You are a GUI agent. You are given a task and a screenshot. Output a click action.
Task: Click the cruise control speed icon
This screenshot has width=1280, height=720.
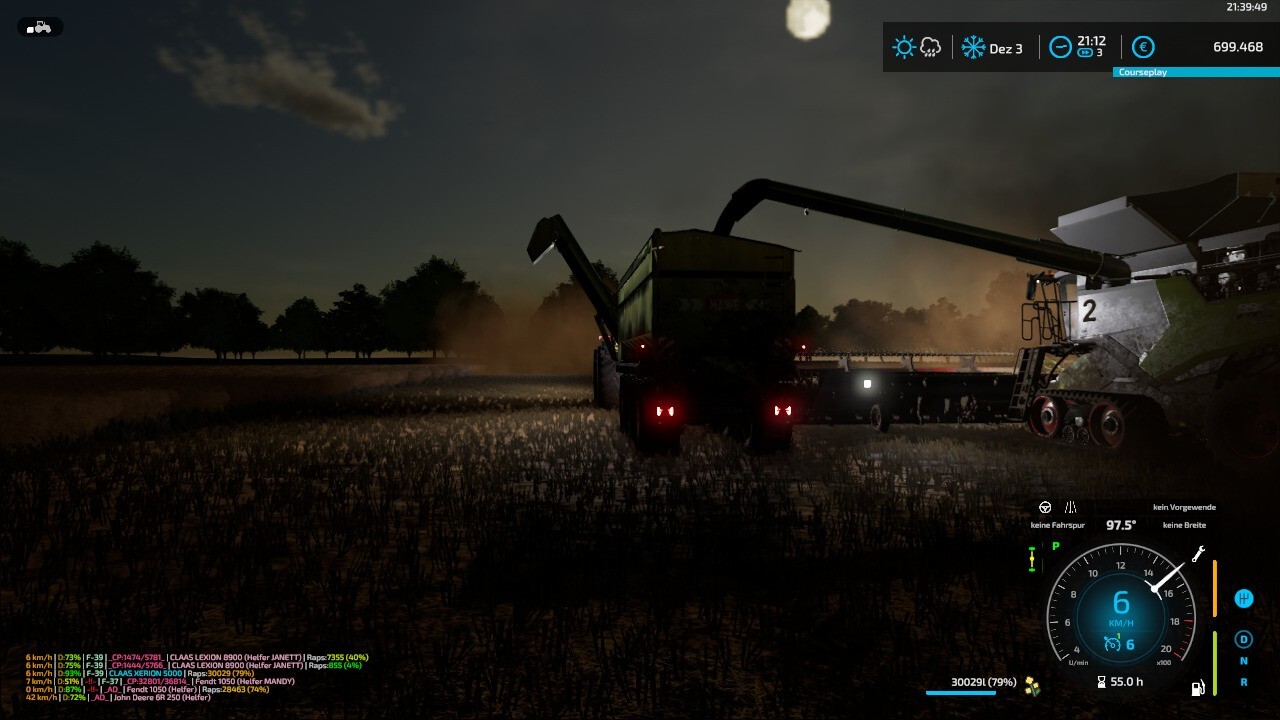pos(1111,645)
